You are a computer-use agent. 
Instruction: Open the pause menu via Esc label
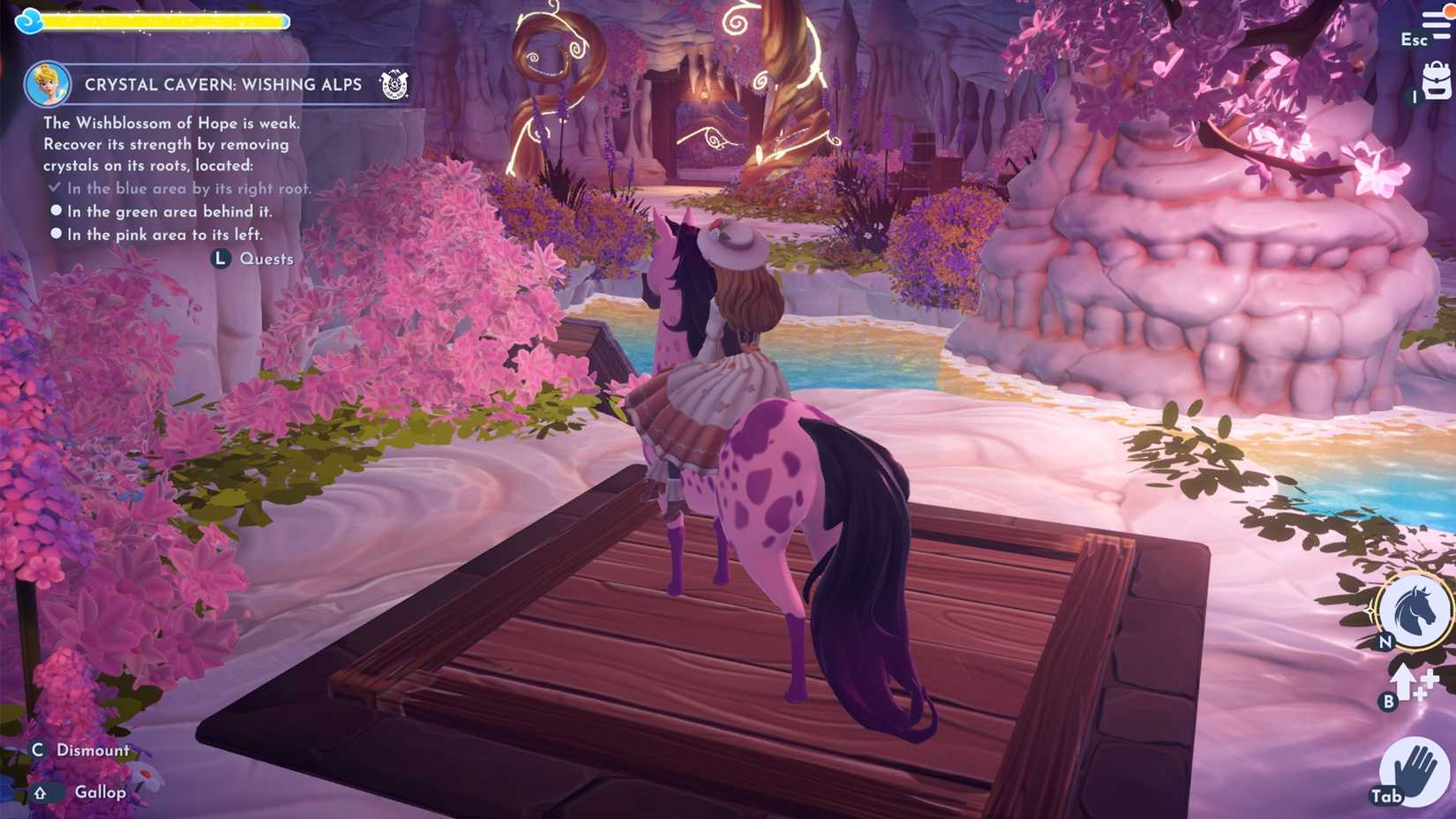(x=1413, y=41)
